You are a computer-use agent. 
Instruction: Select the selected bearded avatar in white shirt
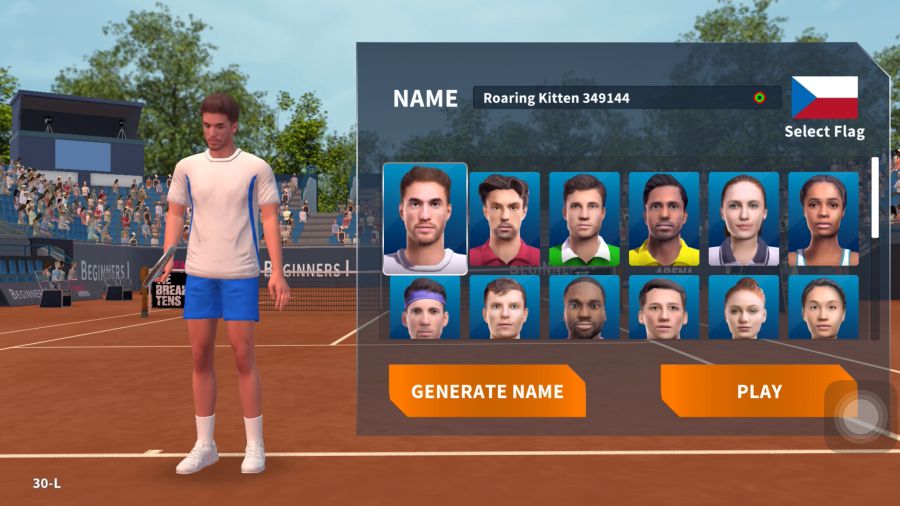[x=425, y=219]
